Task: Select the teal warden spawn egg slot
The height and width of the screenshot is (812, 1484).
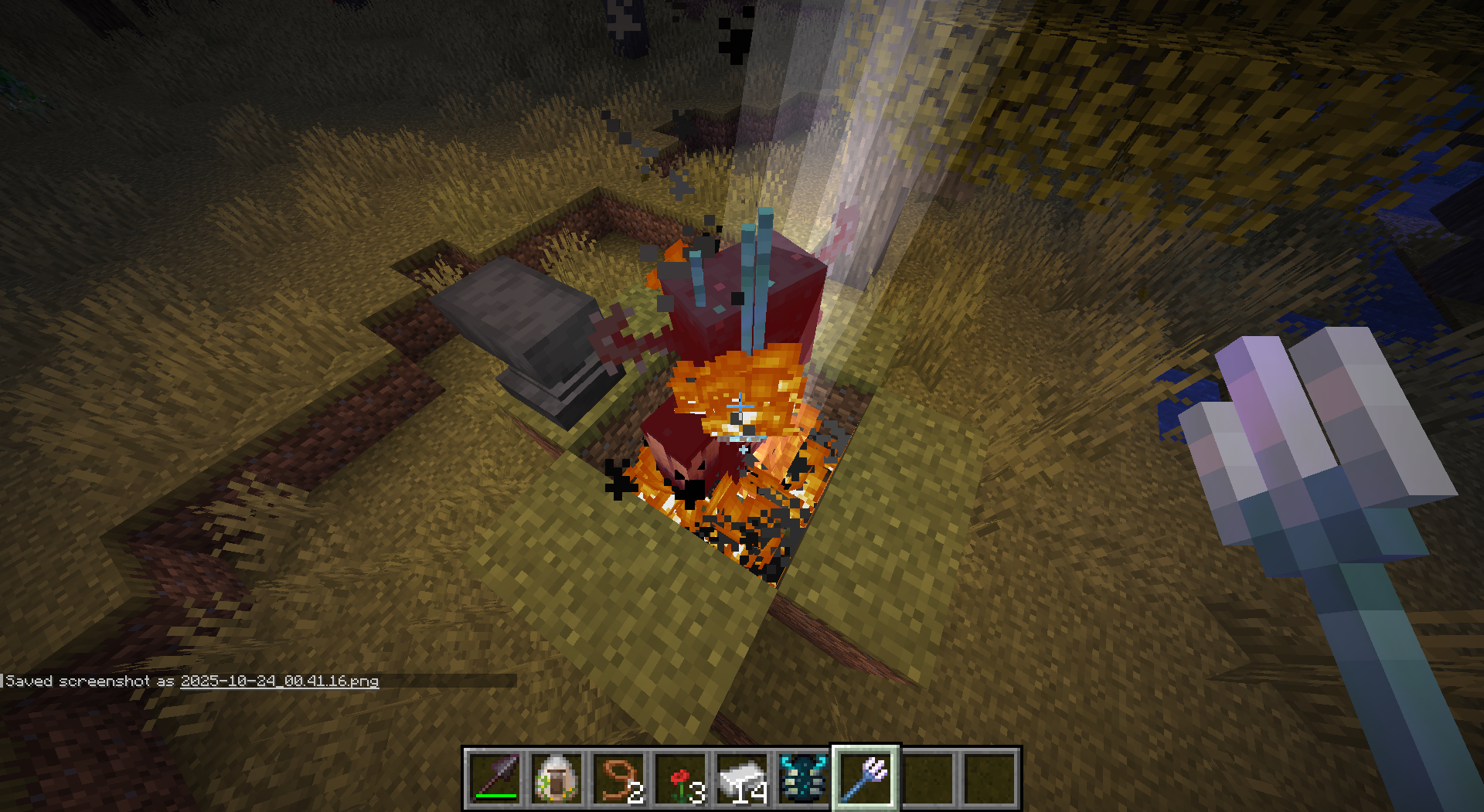Action: (x=804, y=778)
